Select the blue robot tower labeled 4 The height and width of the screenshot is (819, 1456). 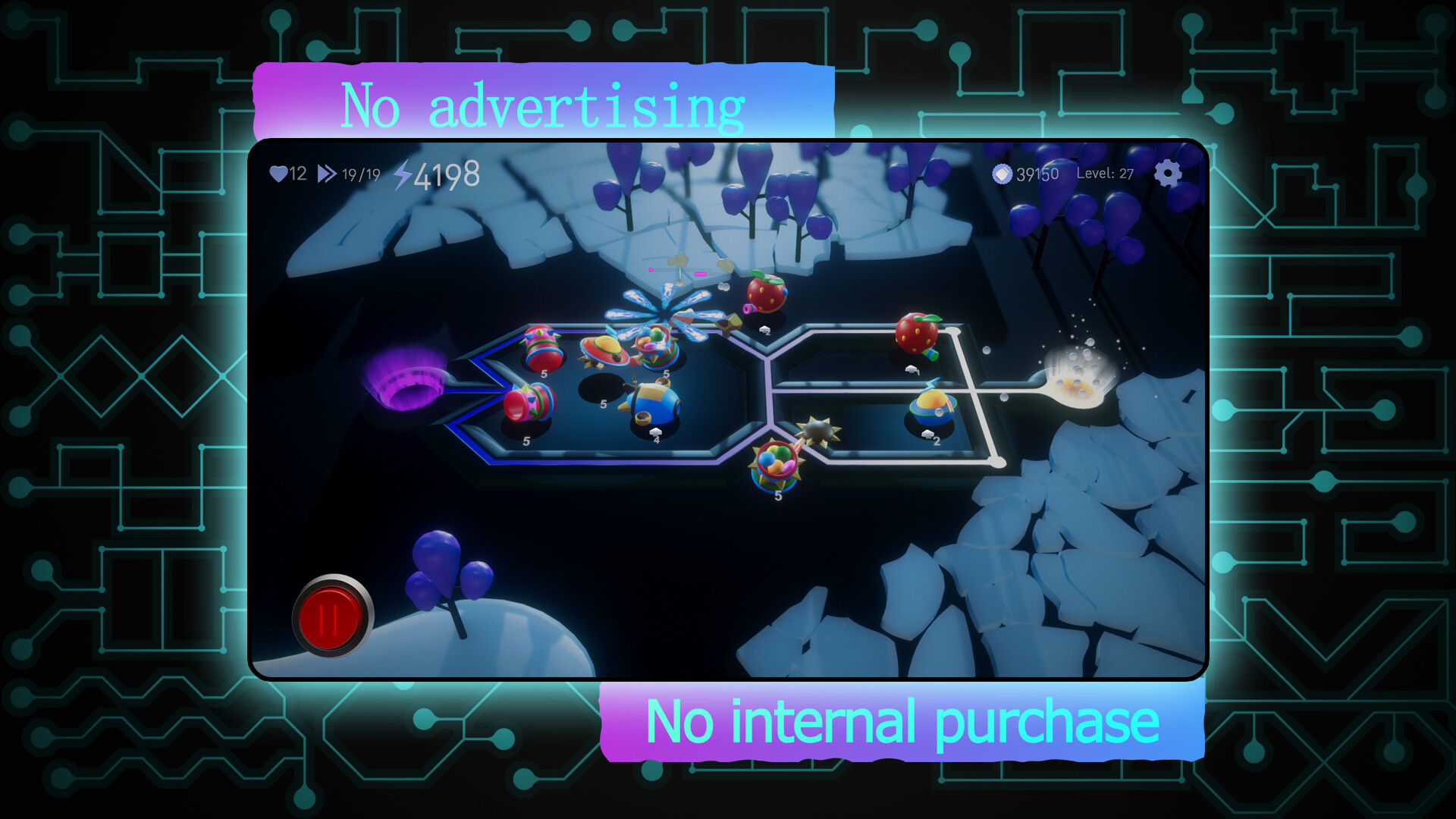[x=651, y=403]
